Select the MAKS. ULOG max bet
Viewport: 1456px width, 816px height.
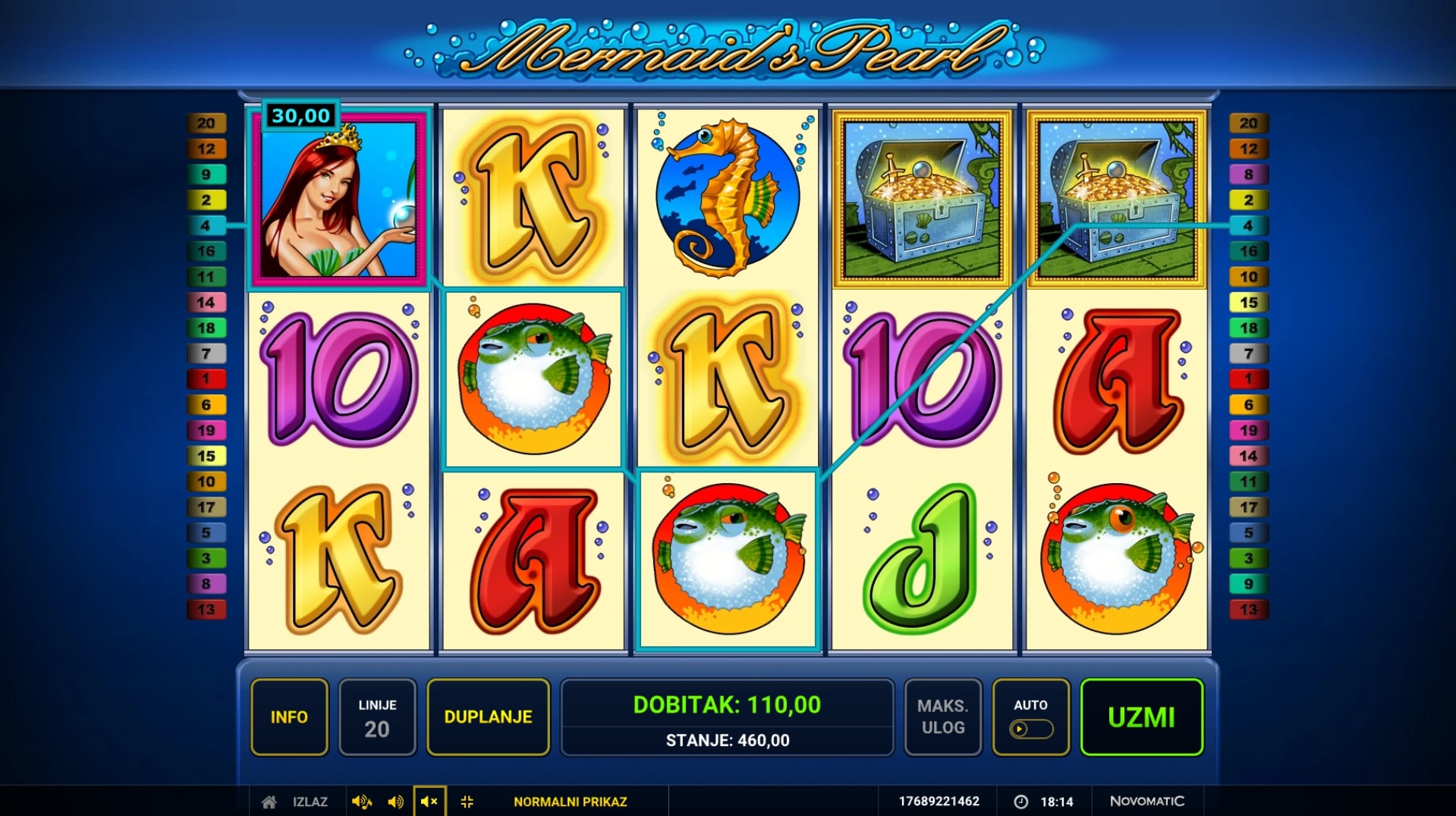pos(942,717)
